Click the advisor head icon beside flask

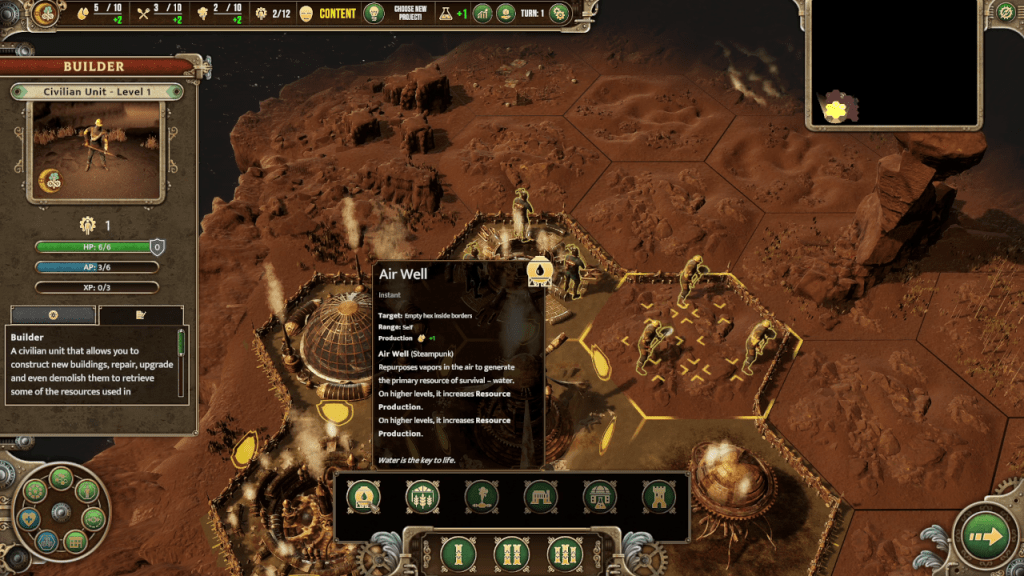(x=506, y=13)
